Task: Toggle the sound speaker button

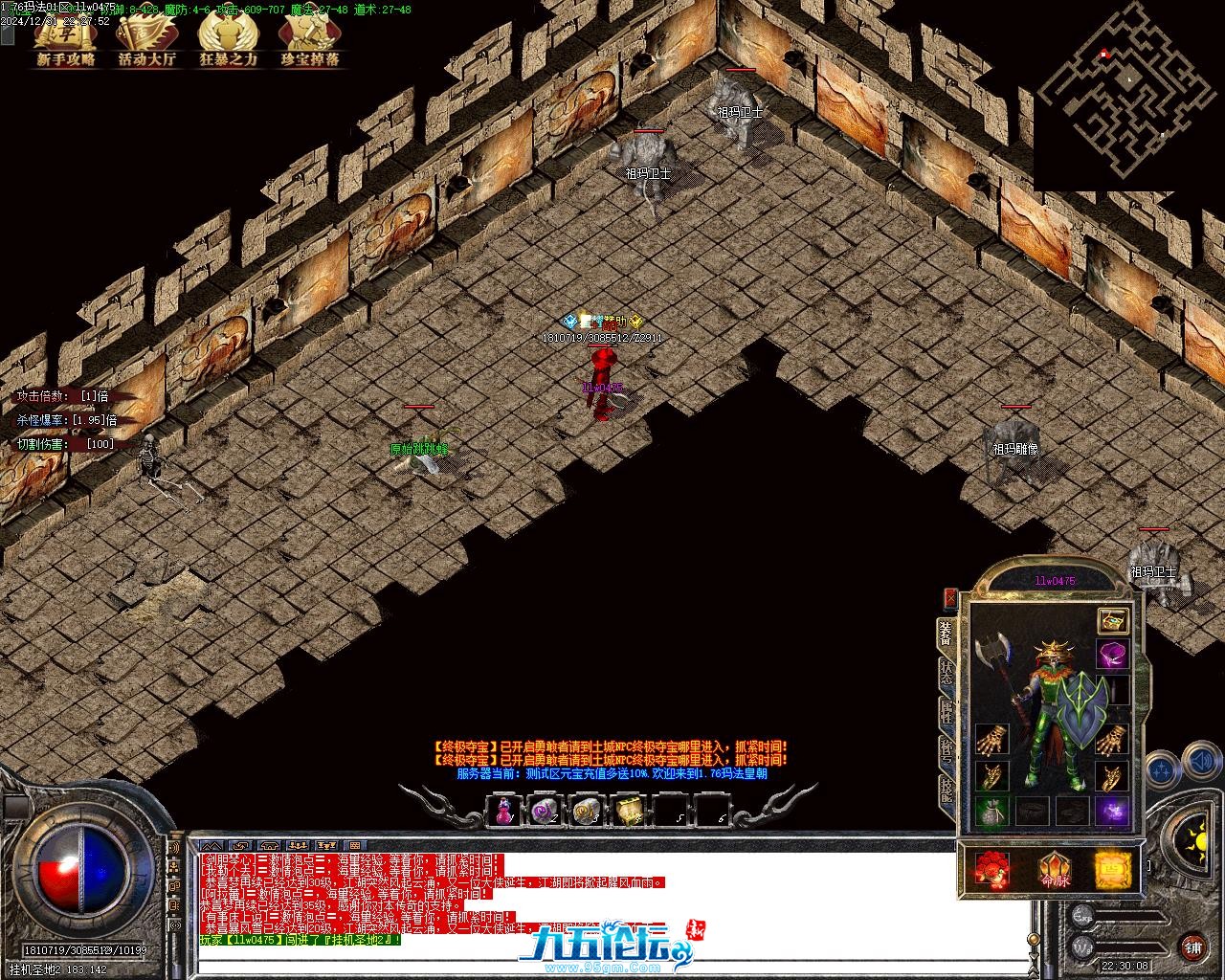Action: pyautogui.click(x=1200, y=763)
